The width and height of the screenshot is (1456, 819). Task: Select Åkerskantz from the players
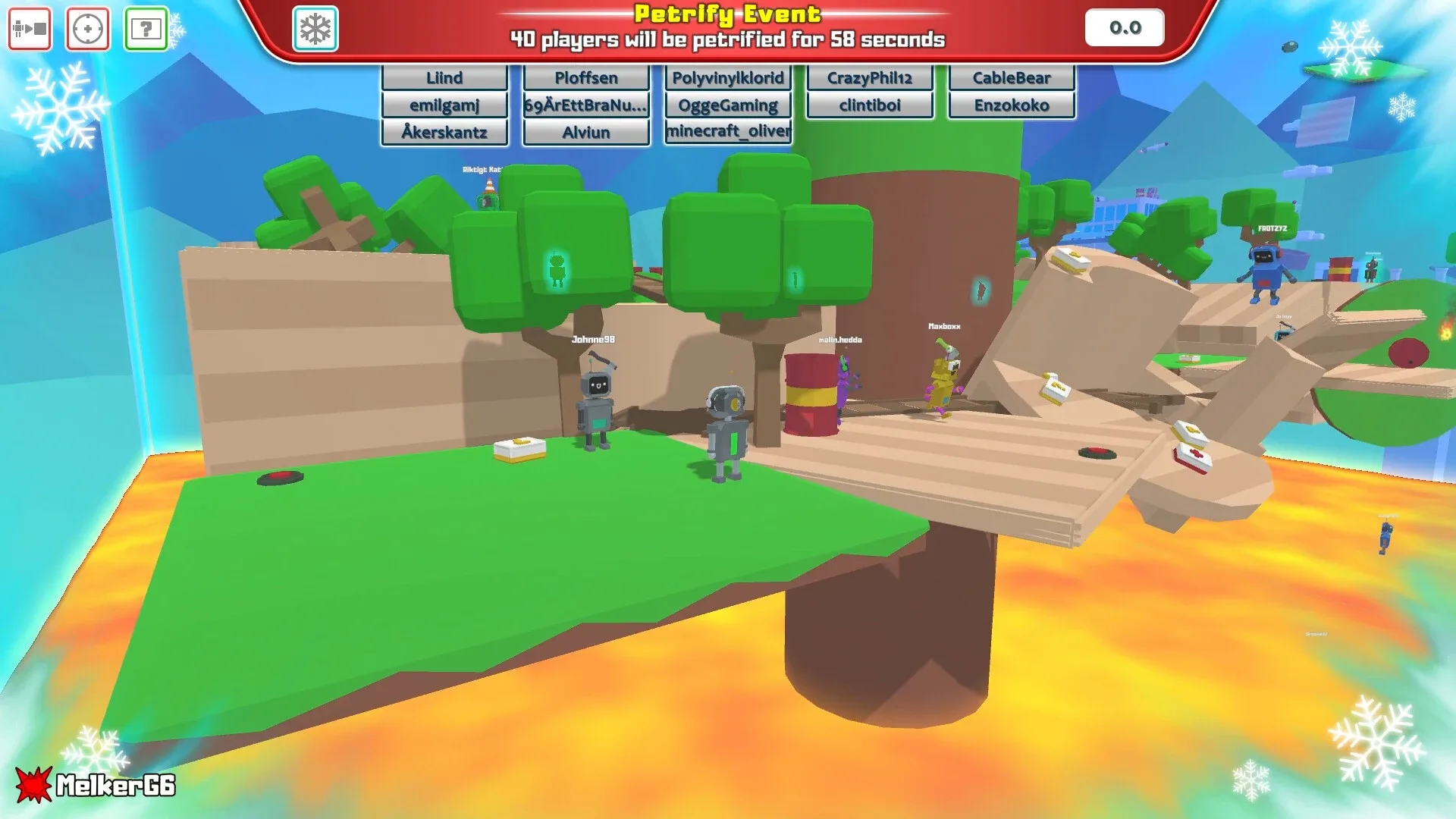tap(444, 131)
